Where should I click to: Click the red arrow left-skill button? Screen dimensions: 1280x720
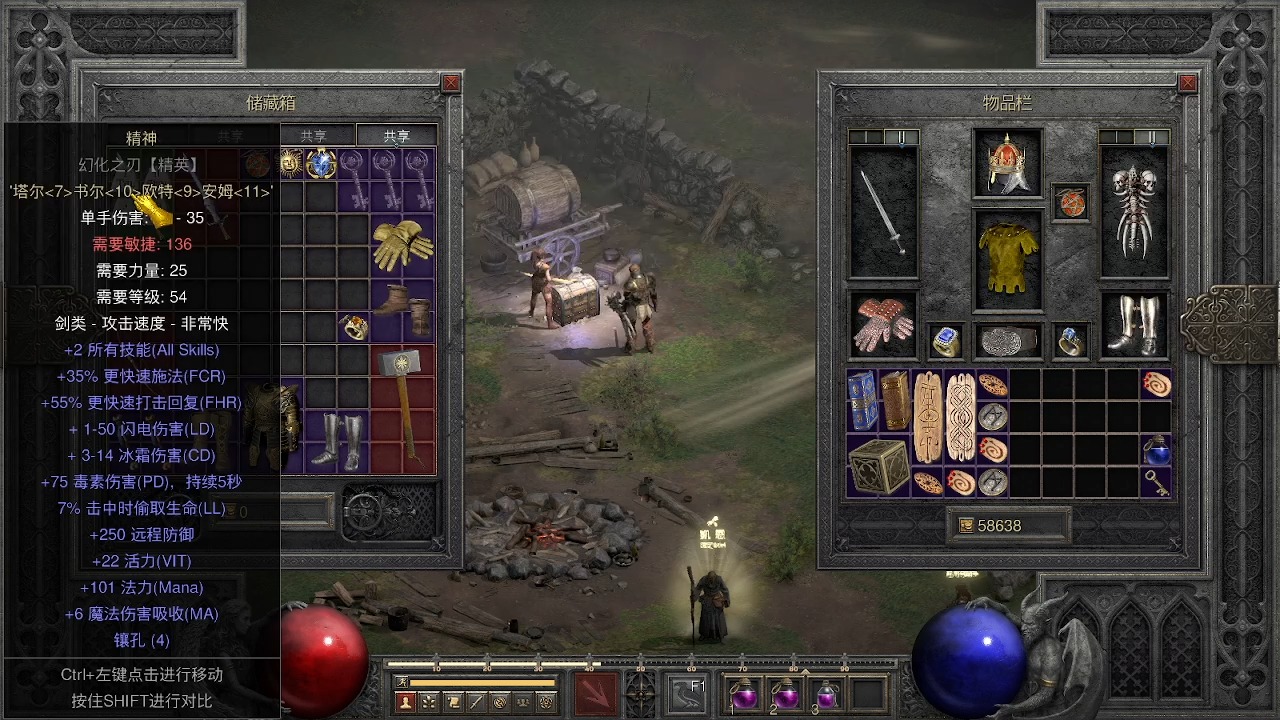coord(596,693)
